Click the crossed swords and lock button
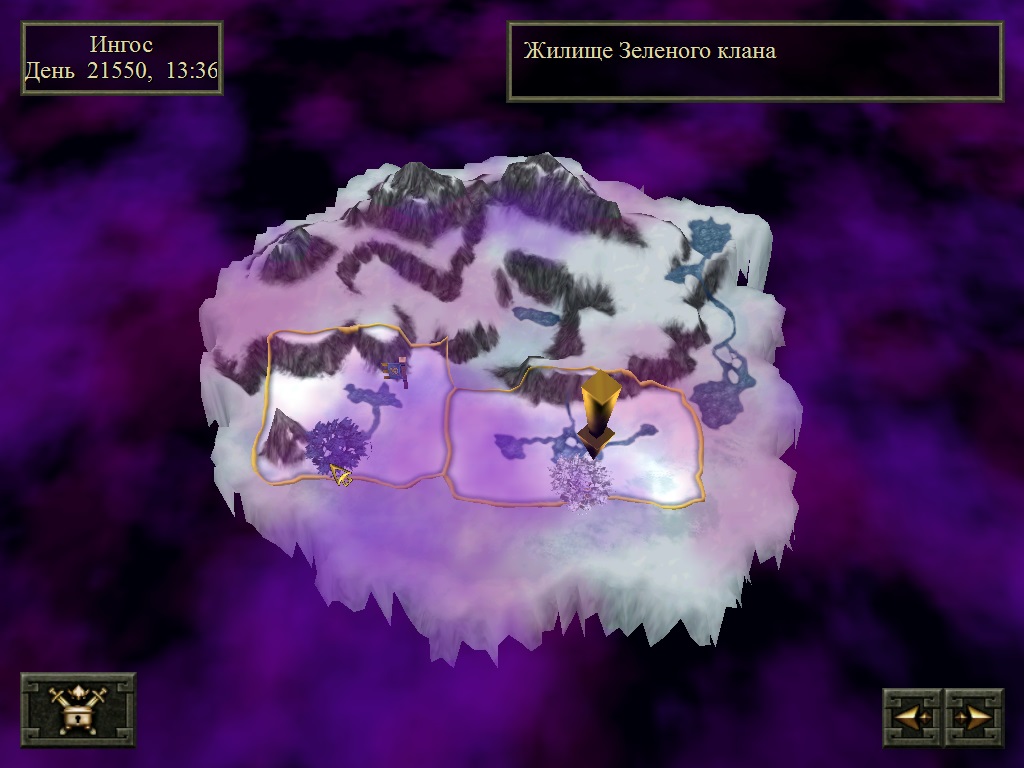This screenshot has height=768, width=1024. coord(78,710)
